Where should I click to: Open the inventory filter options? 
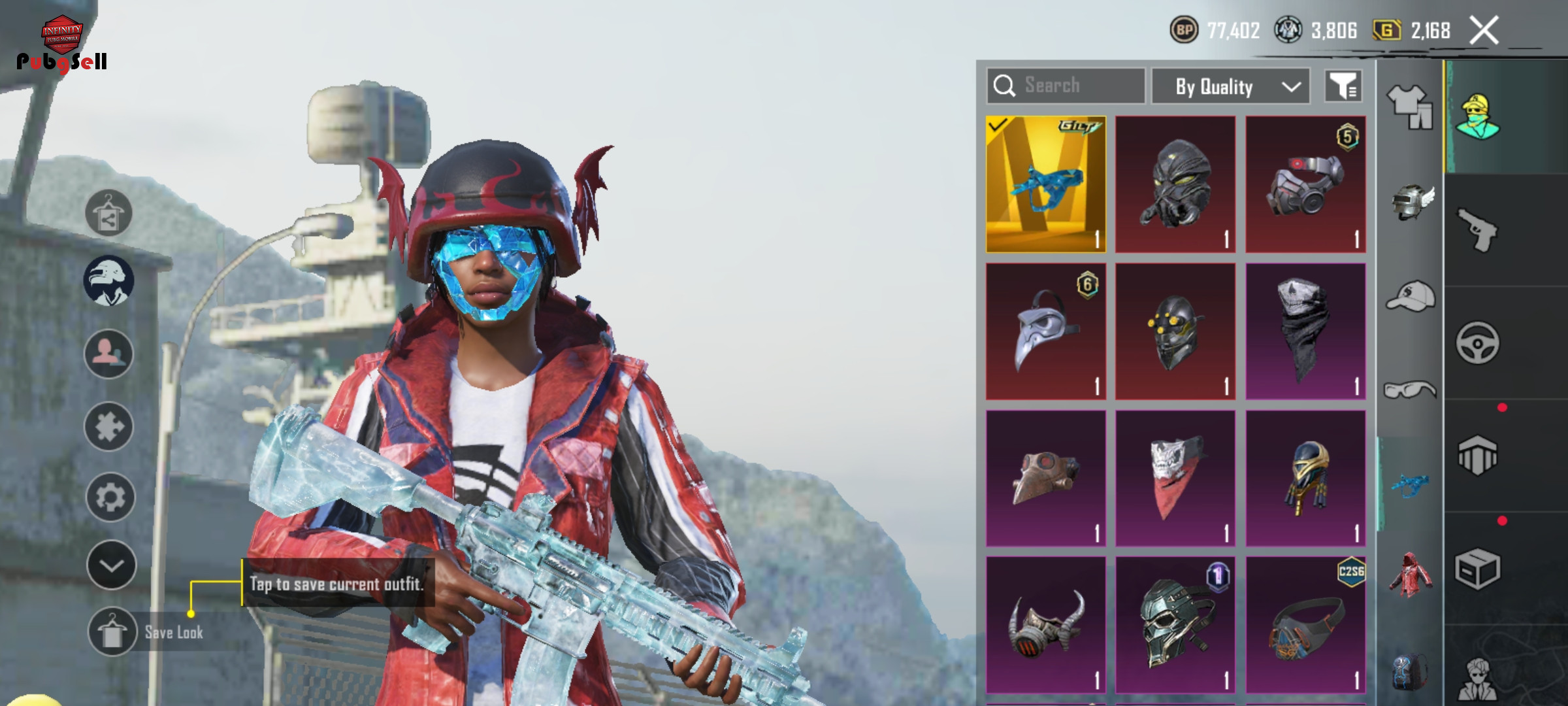1343,86
